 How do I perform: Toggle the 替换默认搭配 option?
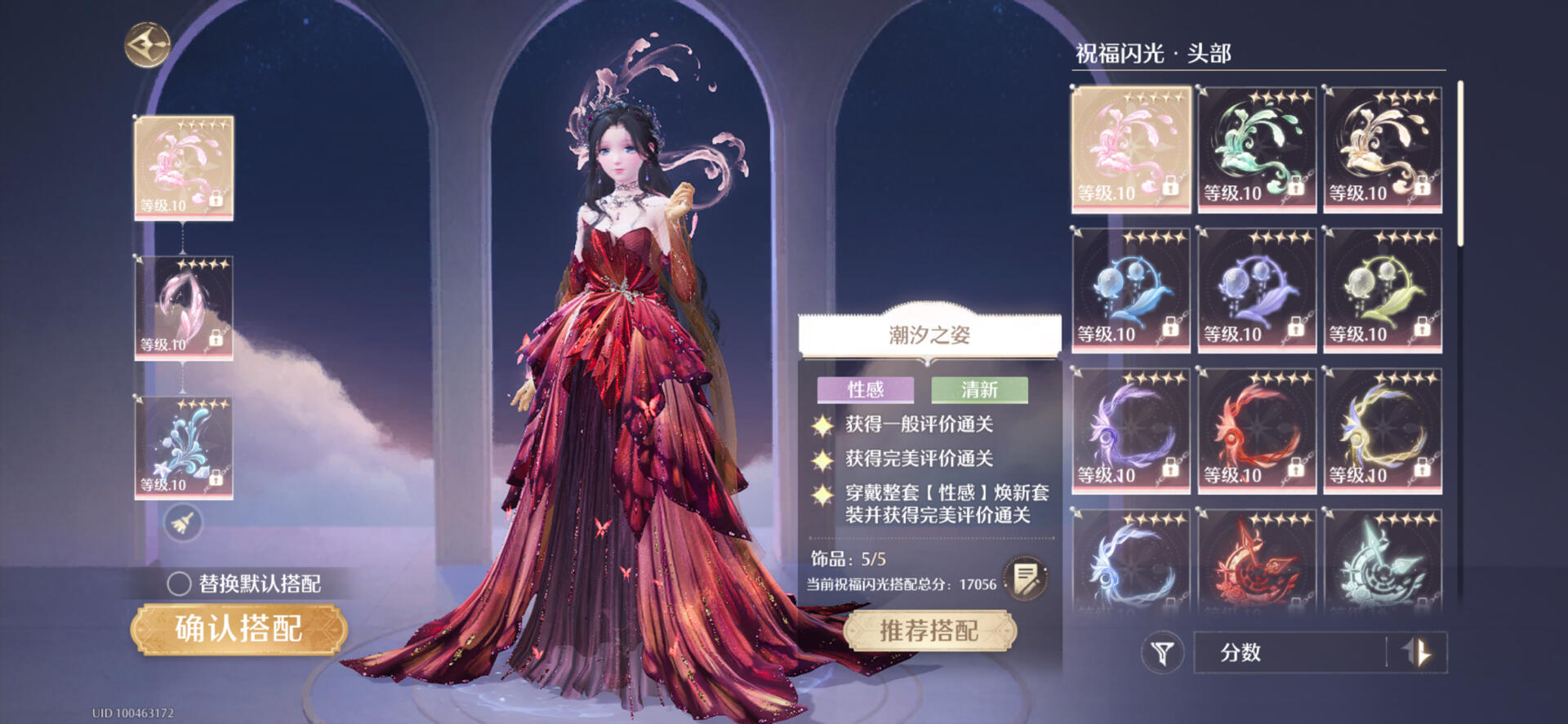(x=179, y=584)
